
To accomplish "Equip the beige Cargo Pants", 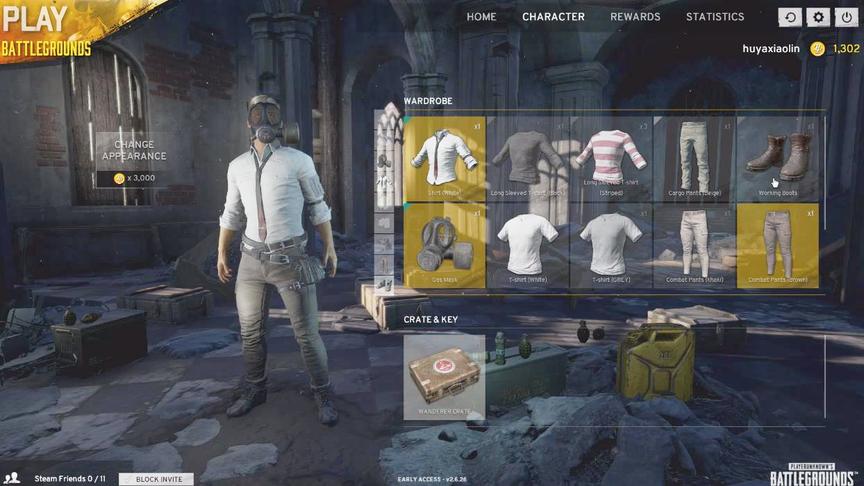I will pyautogui.click(x=694, y=159).
